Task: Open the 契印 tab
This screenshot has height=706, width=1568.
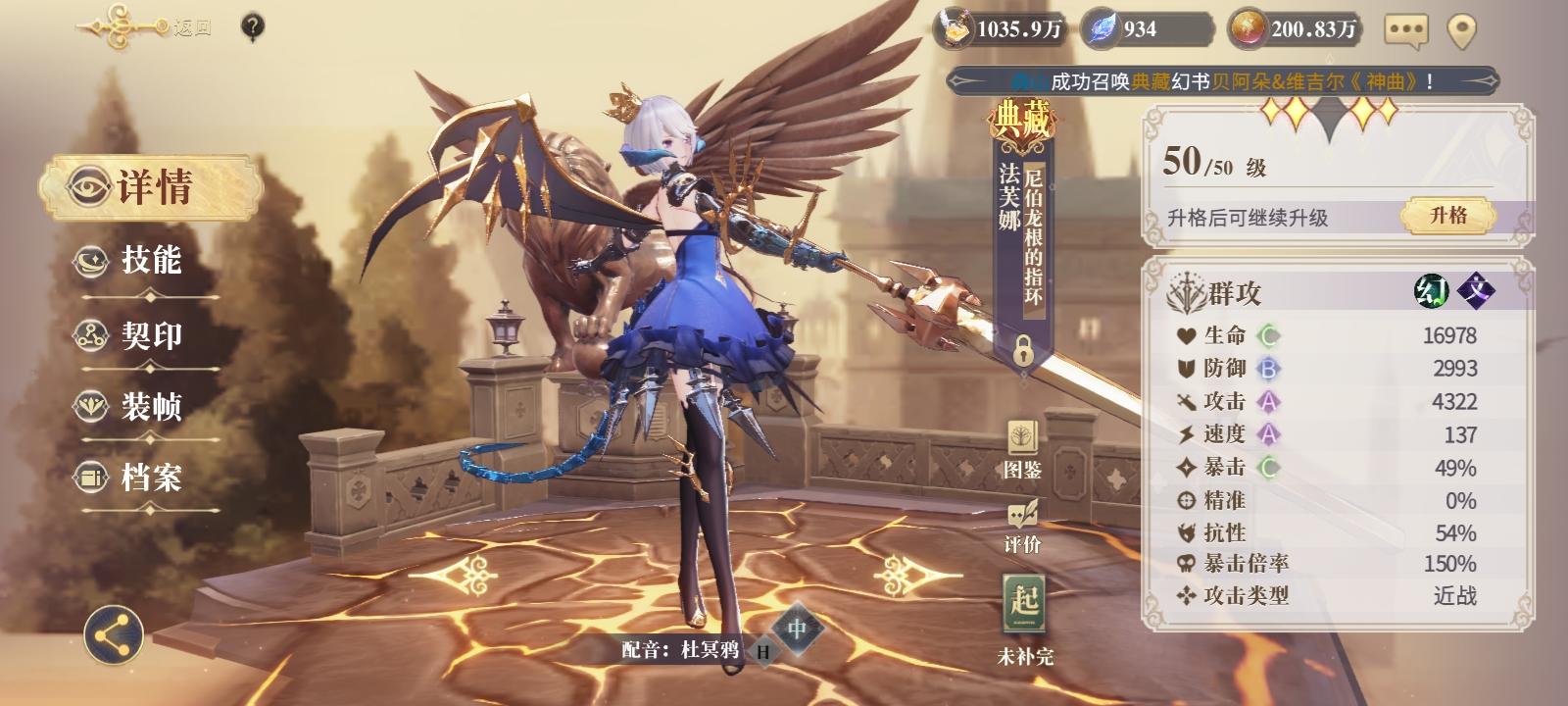Action: [137, 335]
